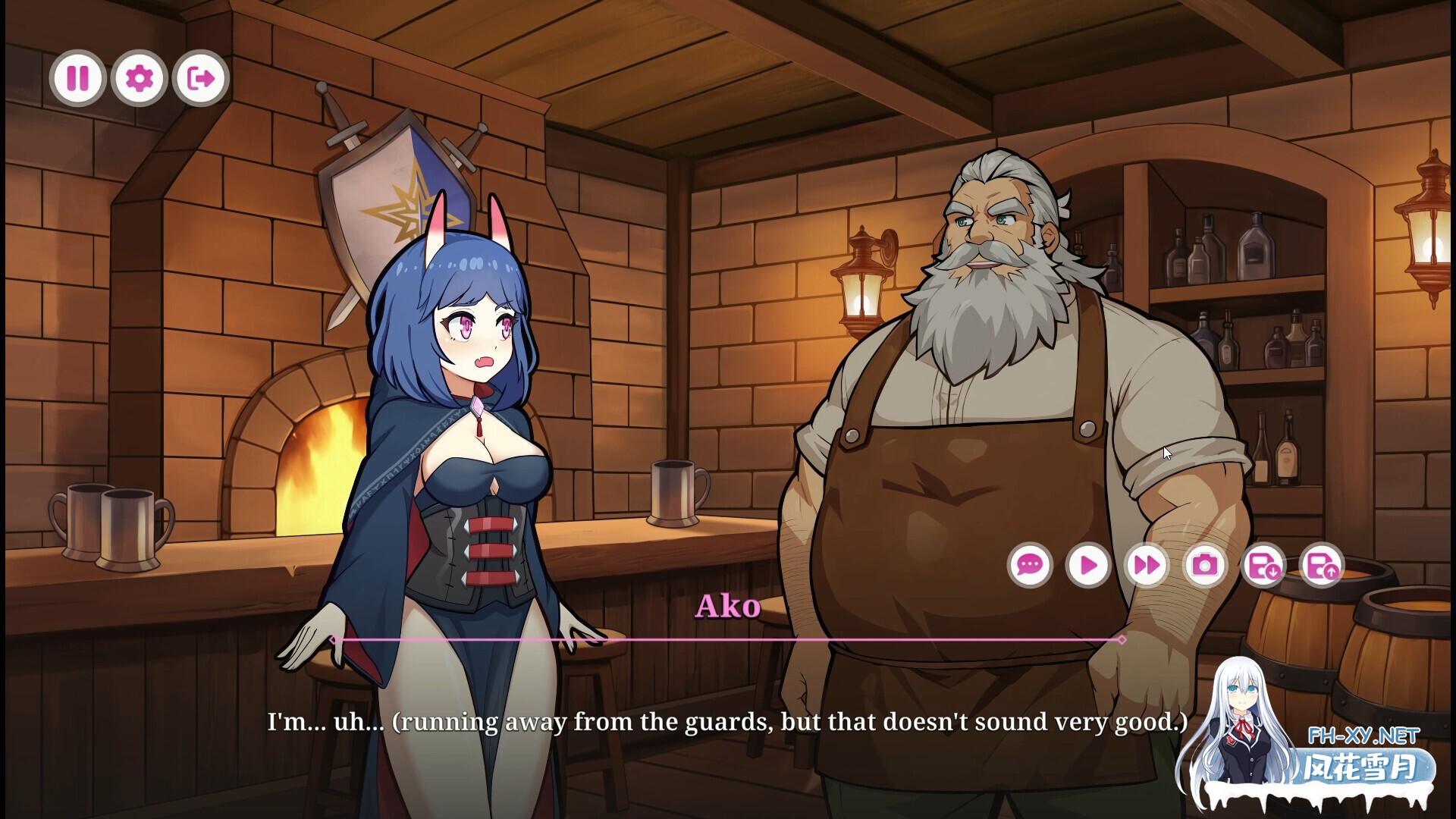Advance Ako's current dialogue line
The height and width of the screenshot is (819, 1456).
(725, 722)
